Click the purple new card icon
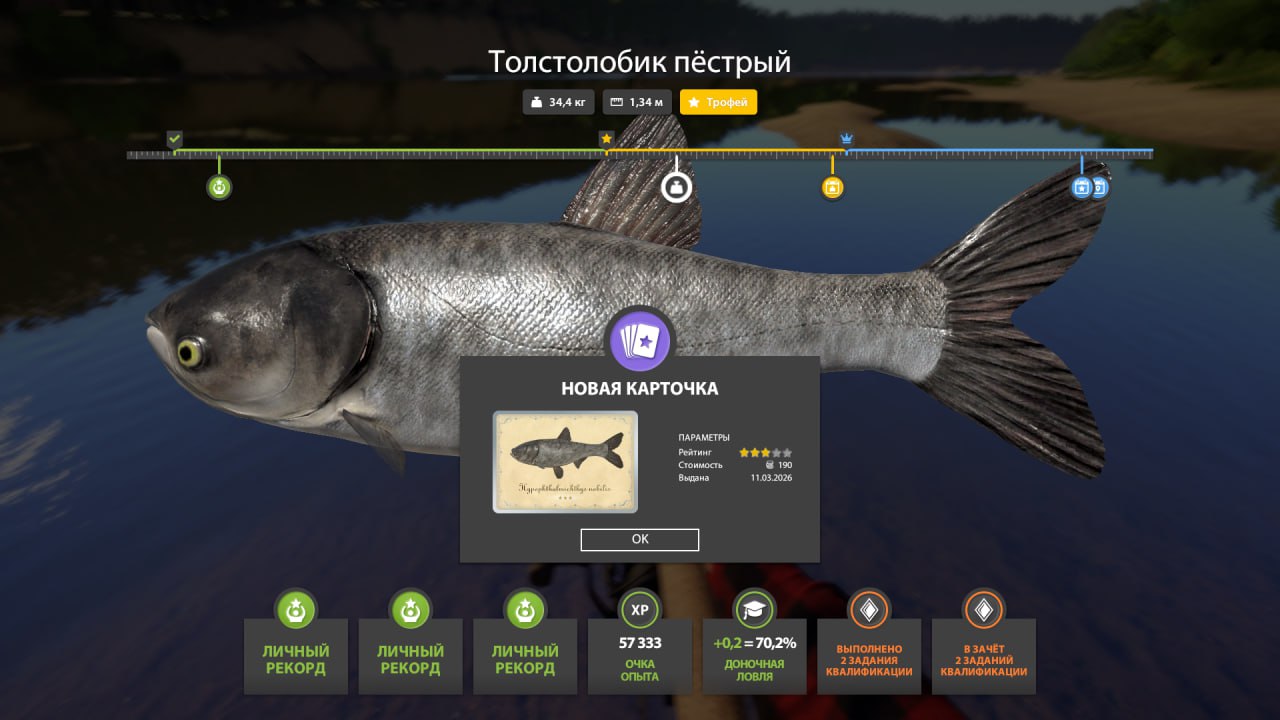Image resolution: width=1280 pixels, height=720 pixels. (640, 342)
